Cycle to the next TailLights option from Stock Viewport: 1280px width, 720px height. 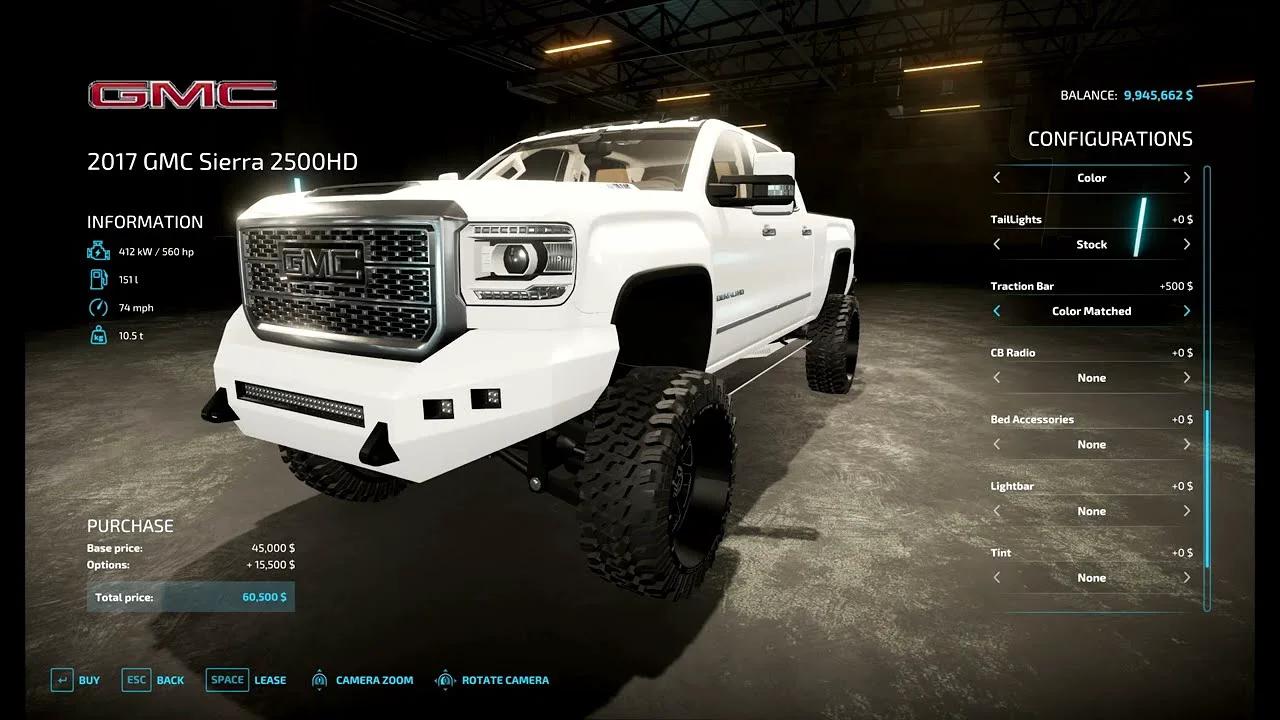click(1187, 244)
